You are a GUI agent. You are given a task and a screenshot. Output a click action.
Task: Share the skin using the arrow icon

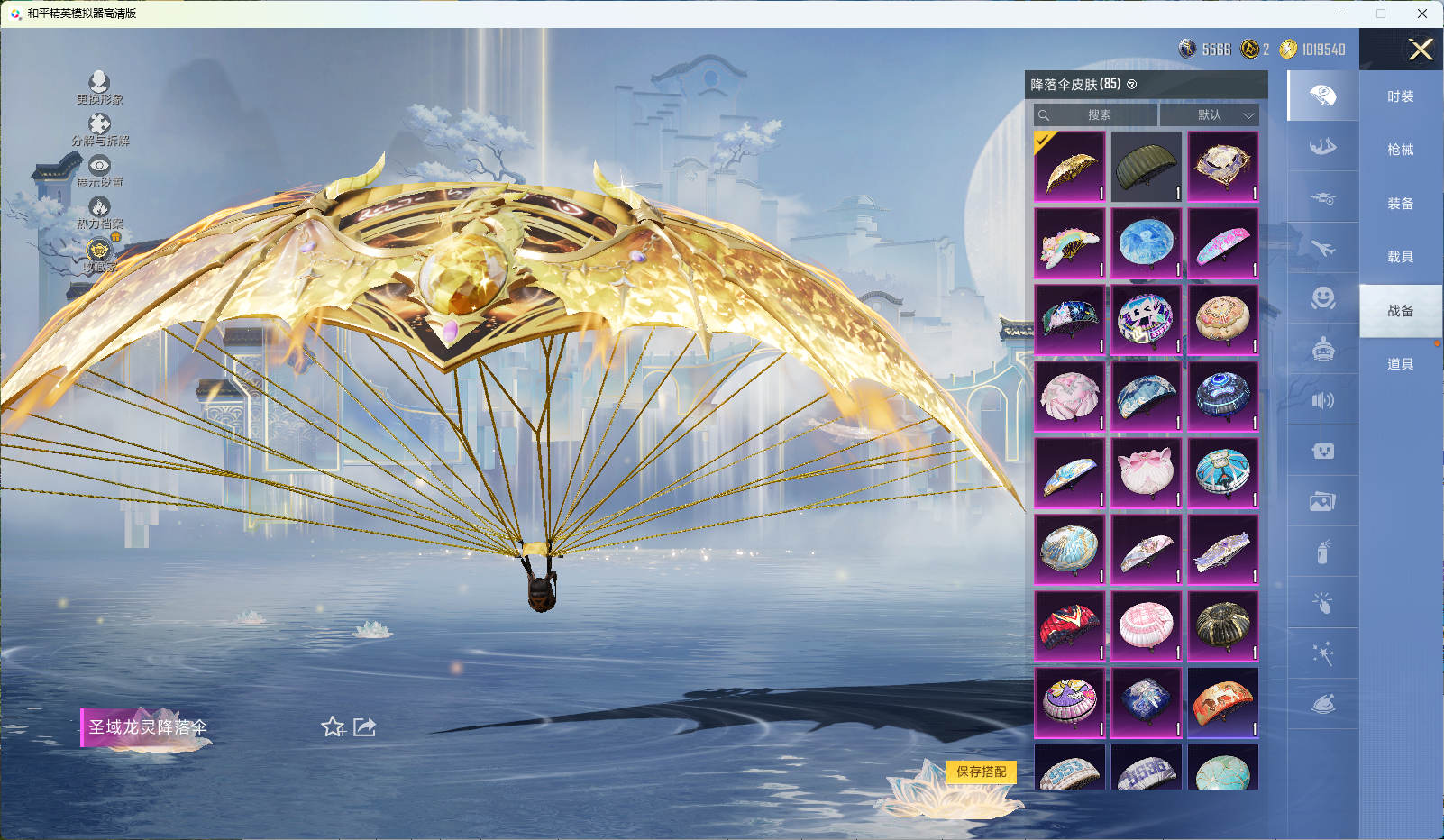click(365, 726)
